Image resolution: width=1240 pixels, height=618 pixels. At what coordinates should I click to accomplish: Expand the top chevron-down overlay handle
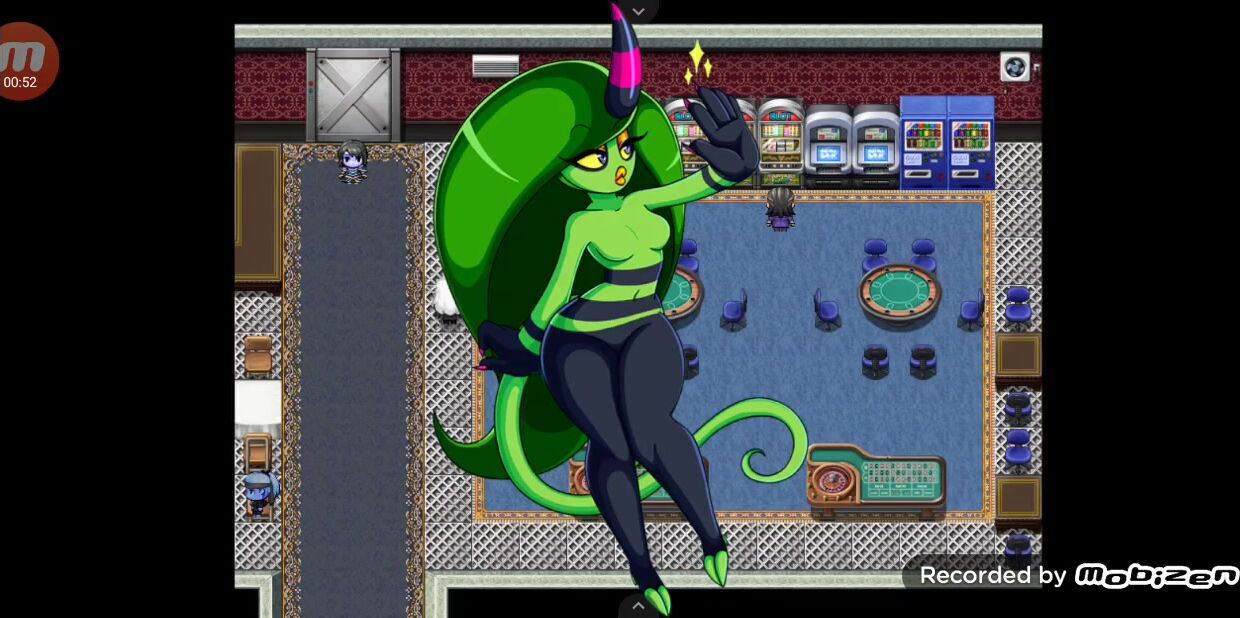point(638,11)
